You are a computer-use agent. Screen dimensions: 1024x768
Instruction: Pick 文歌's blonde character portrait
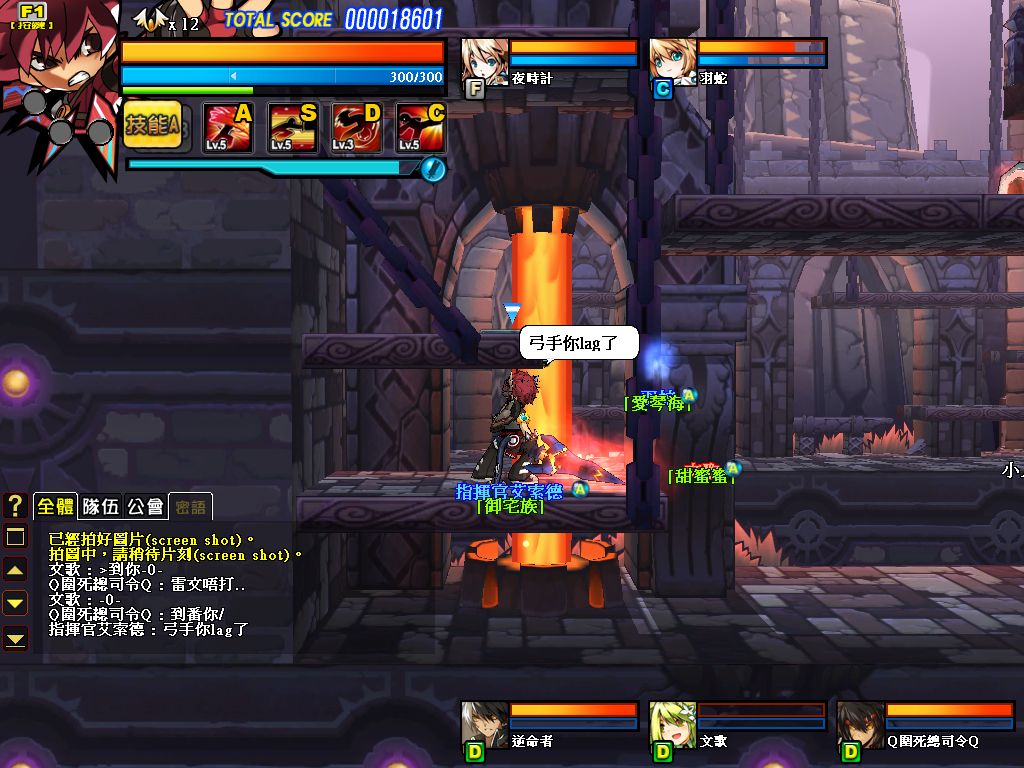click(x=672, y=724)
